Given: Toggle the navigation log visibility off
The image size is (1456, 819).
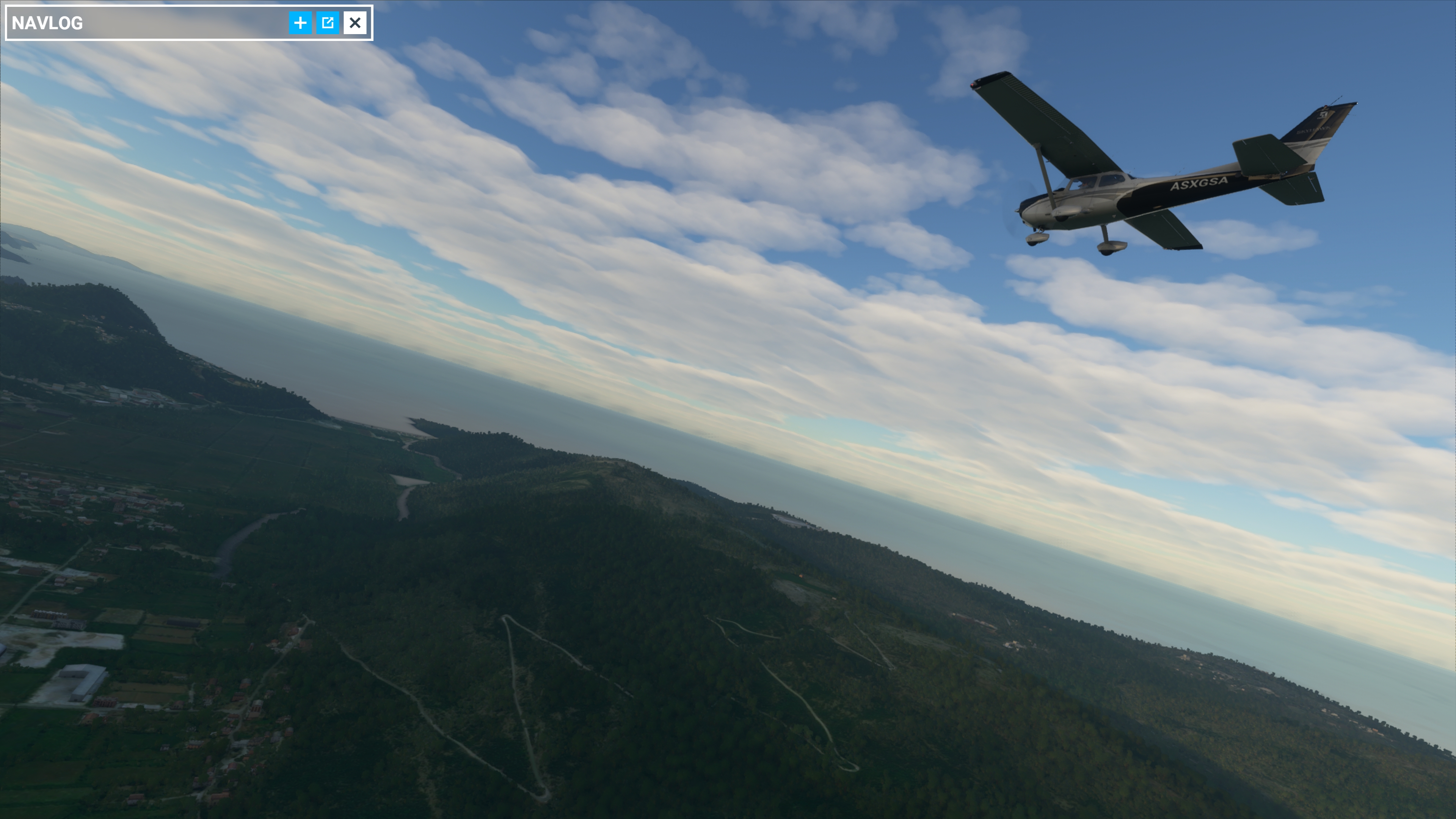Looking at the screenshot, I should pos(356,23).
